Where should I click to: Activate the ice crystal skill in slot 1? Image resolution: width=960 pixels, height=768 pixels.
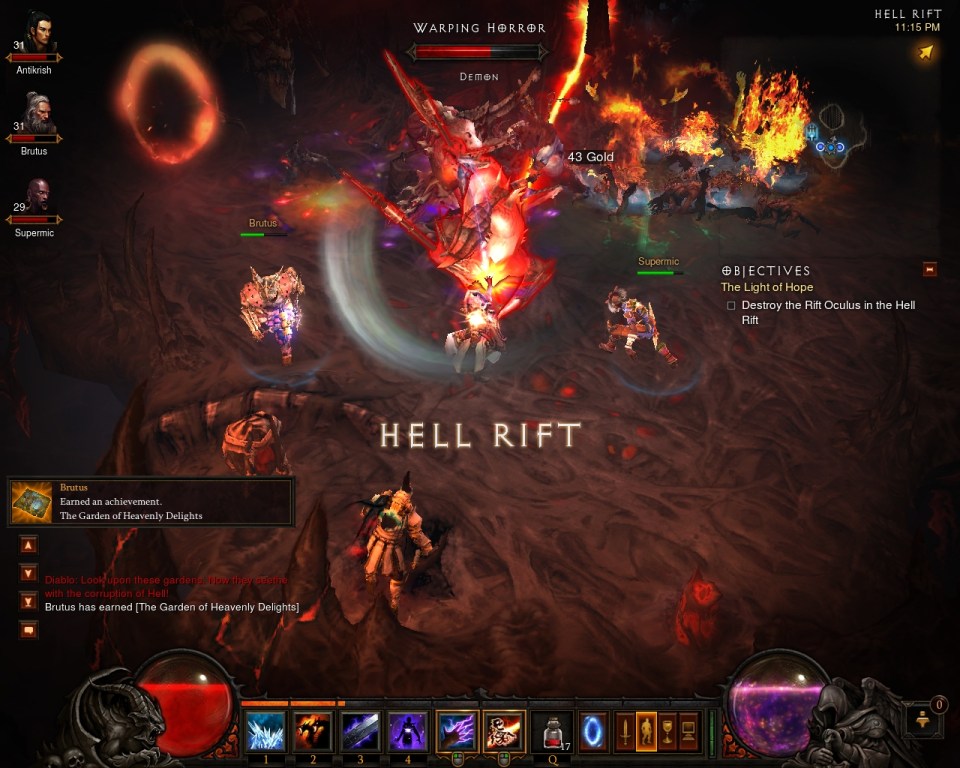click(266, 731)
